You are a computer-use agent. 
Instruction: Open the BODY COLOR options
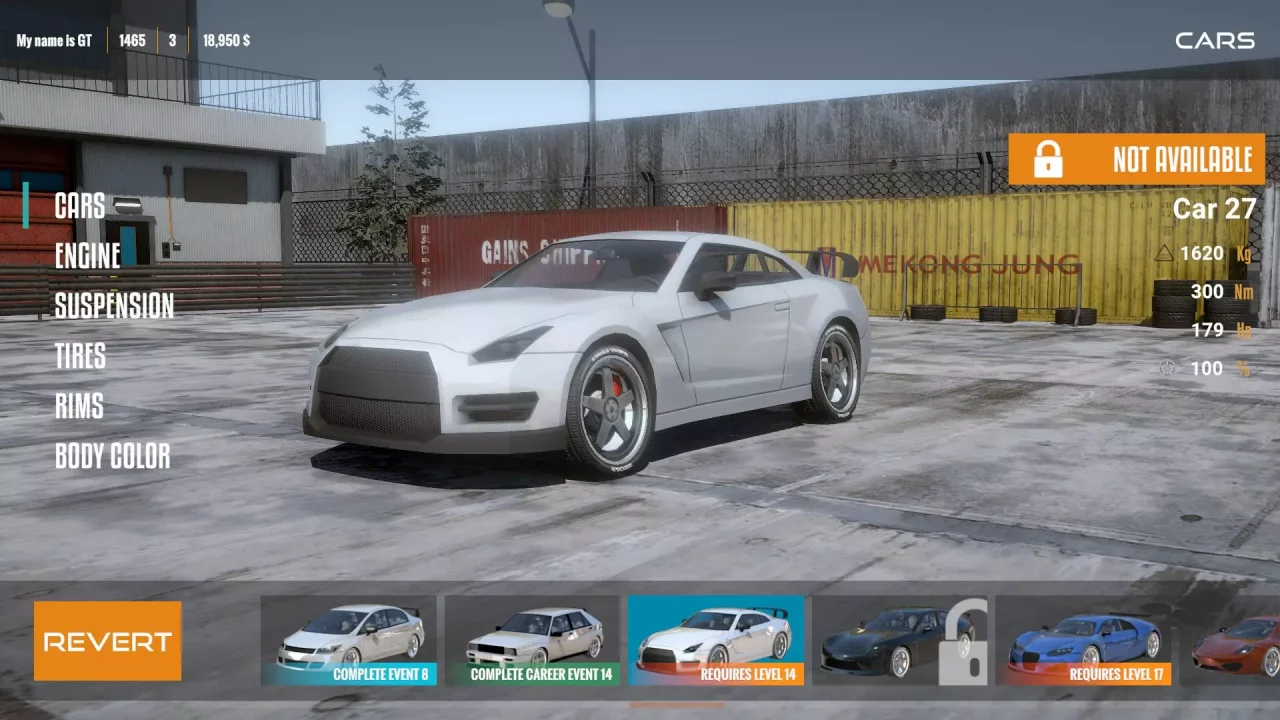(113, 457)
